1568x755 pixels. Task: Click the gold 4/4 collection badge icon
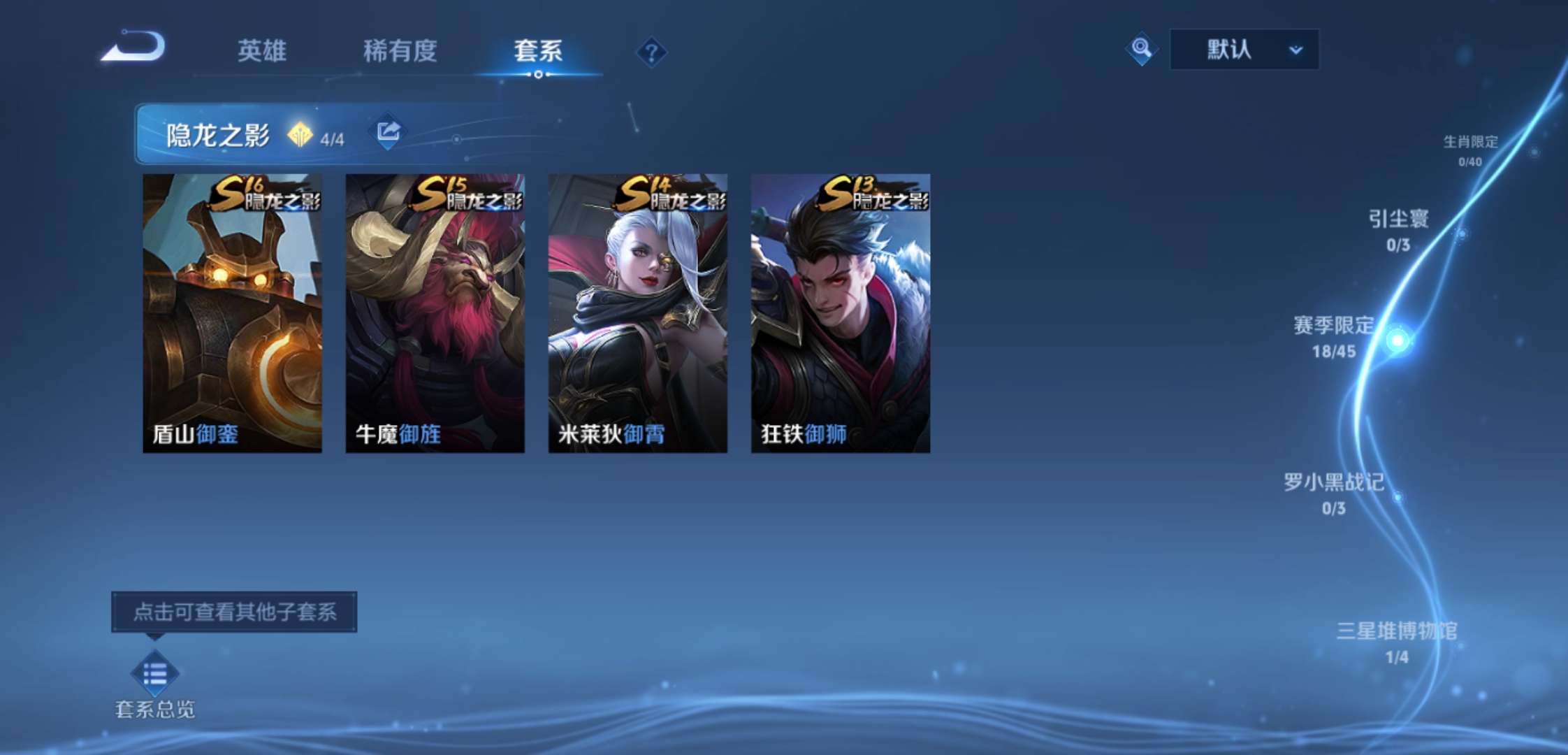tap(302, 131)
